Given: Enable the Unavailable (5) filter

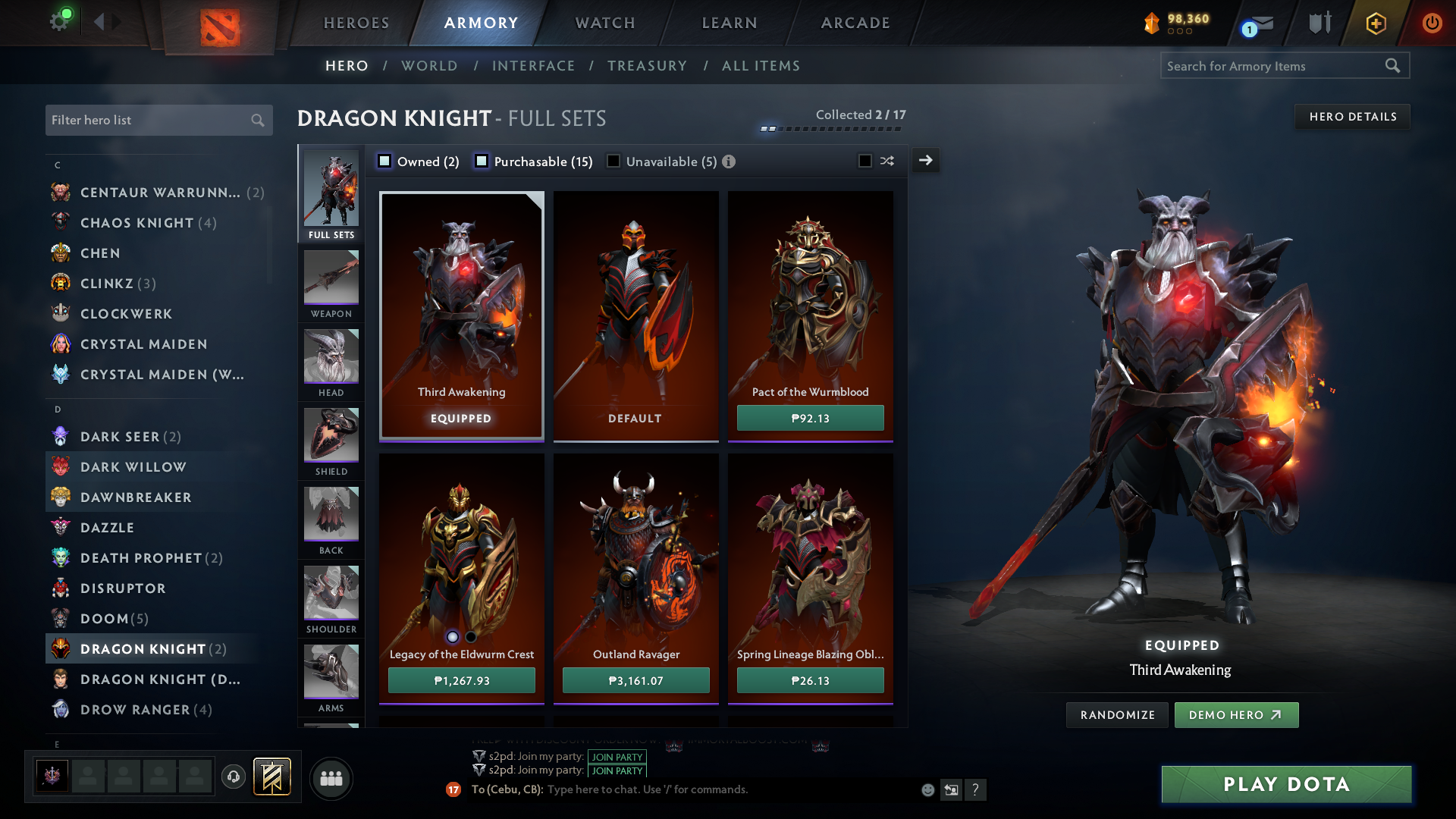Looking at the screenshot, I should click(x=613, y=161).
